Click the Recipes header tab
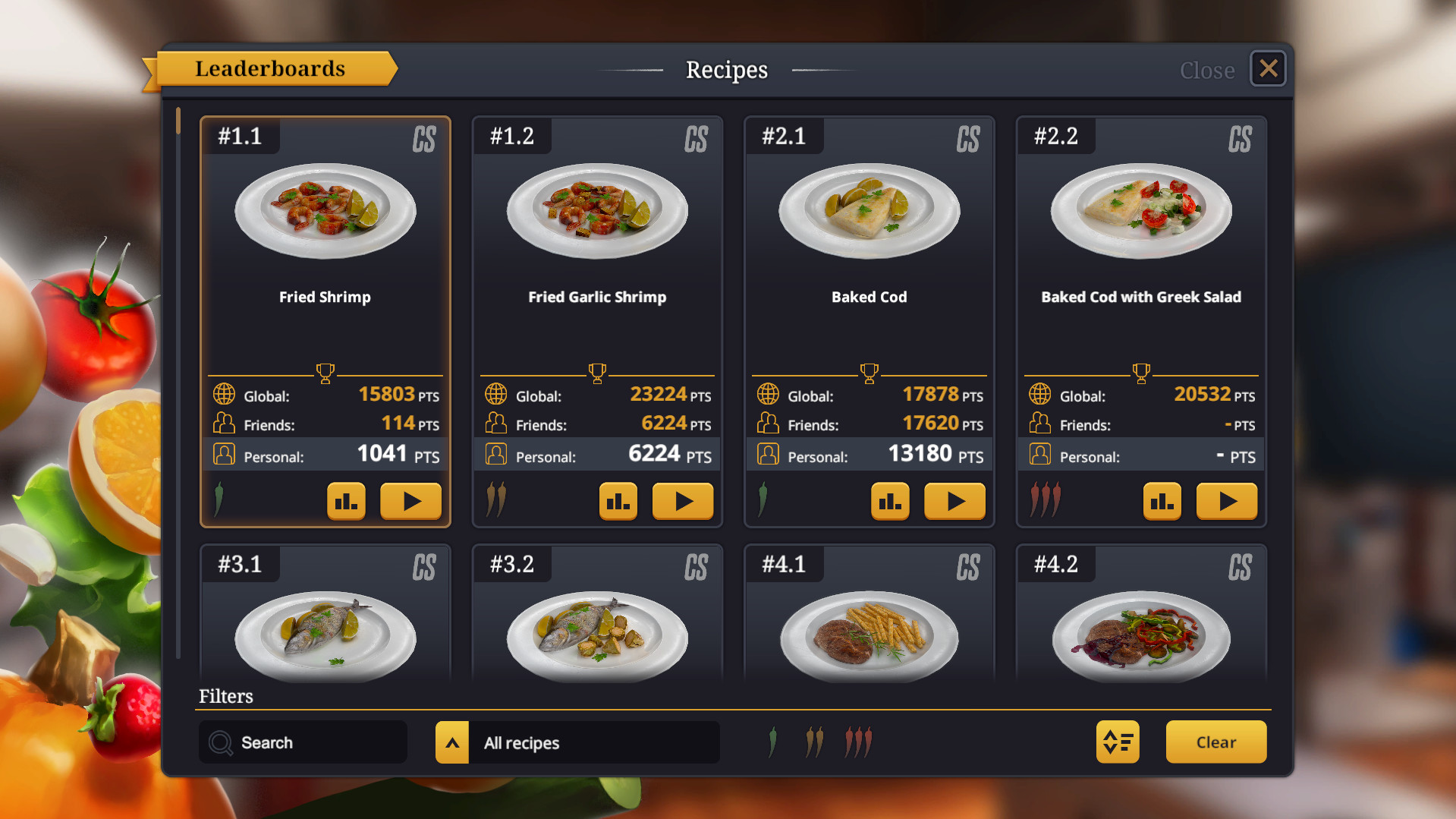This screenshot has width=1456, height=819. (x=726, y=69)
